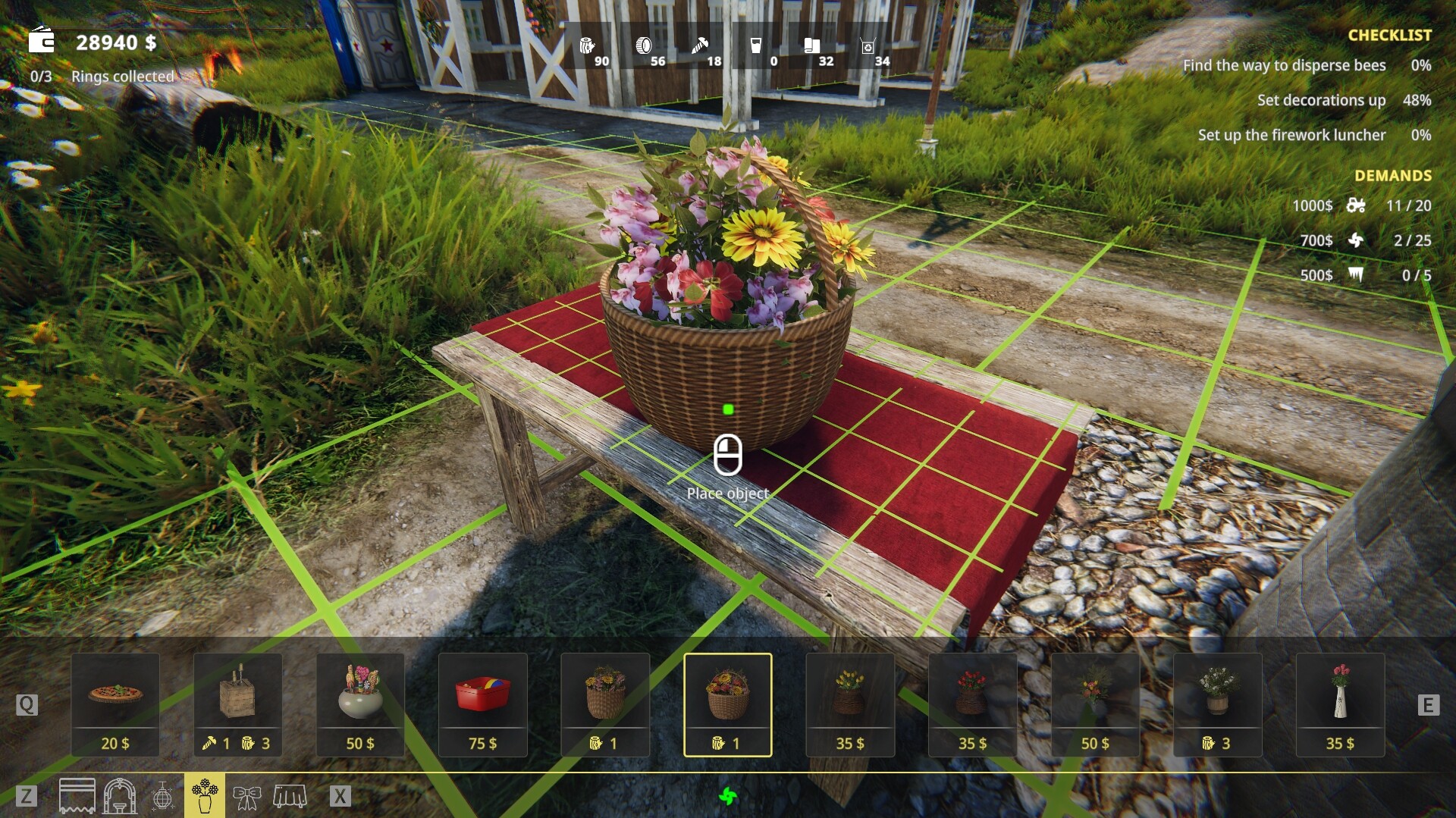Click the fabric roll resource icon showing 32

(813, 47)
